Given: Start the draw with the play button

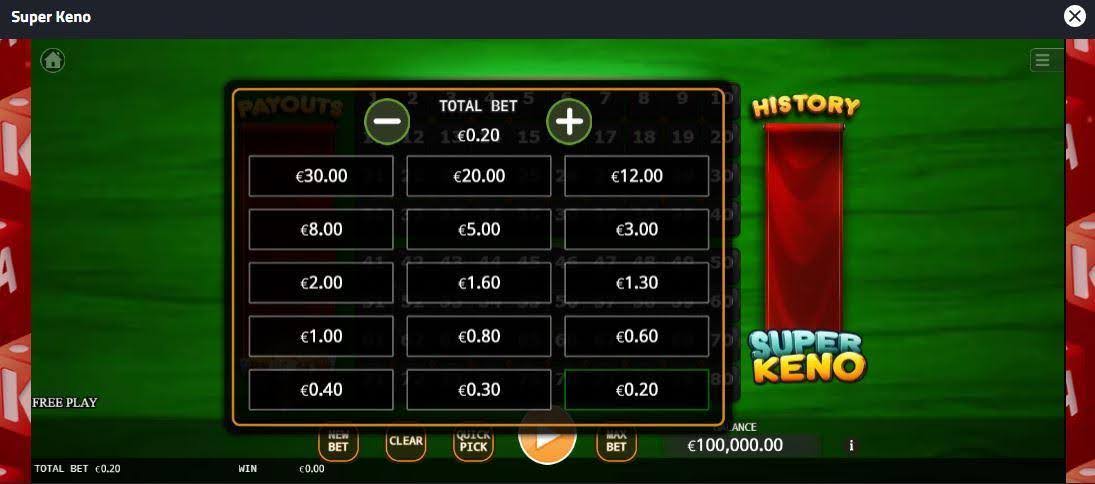Looking at the screenshot, I should point(547,438).
